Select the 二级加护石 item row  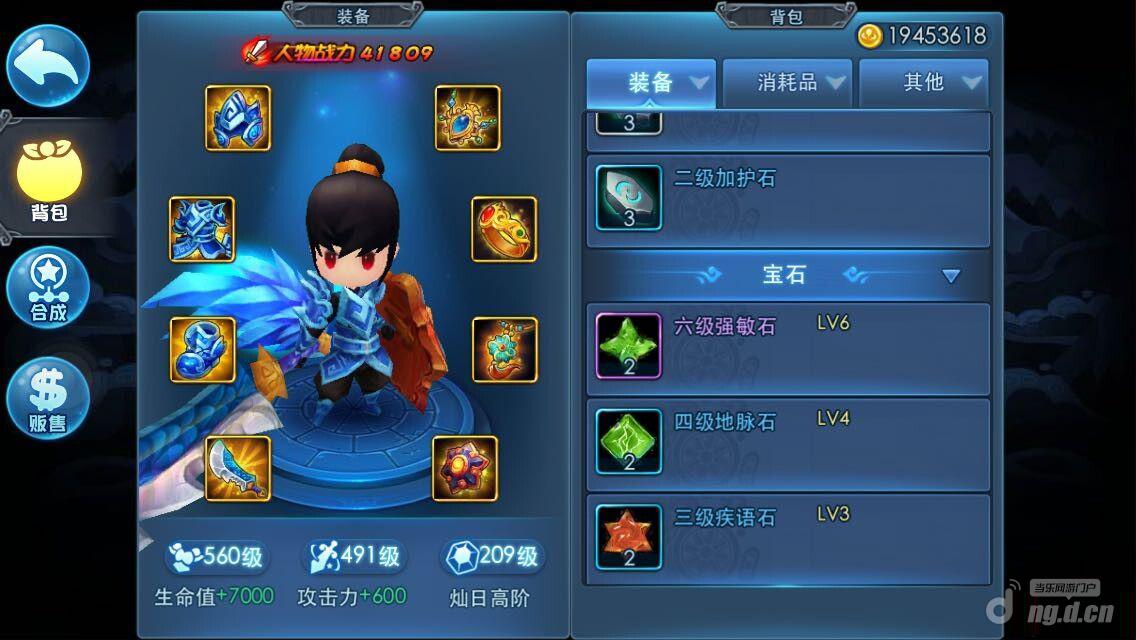point(788,201)
